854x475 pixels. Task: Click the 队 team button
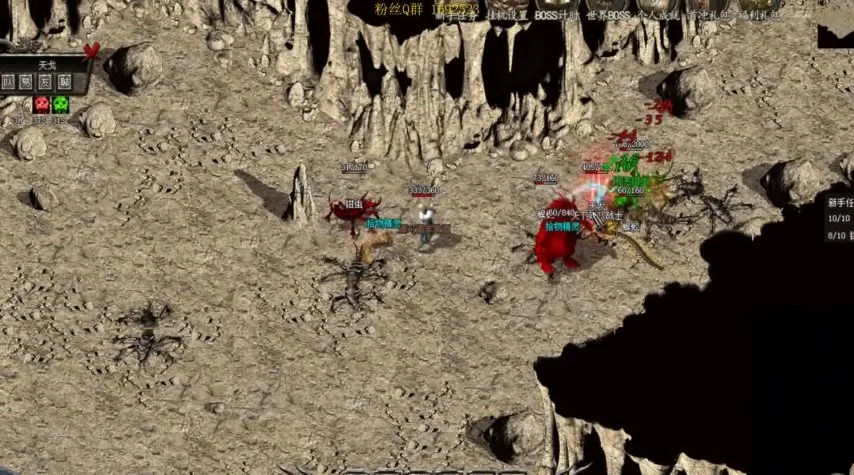[9, 82]
